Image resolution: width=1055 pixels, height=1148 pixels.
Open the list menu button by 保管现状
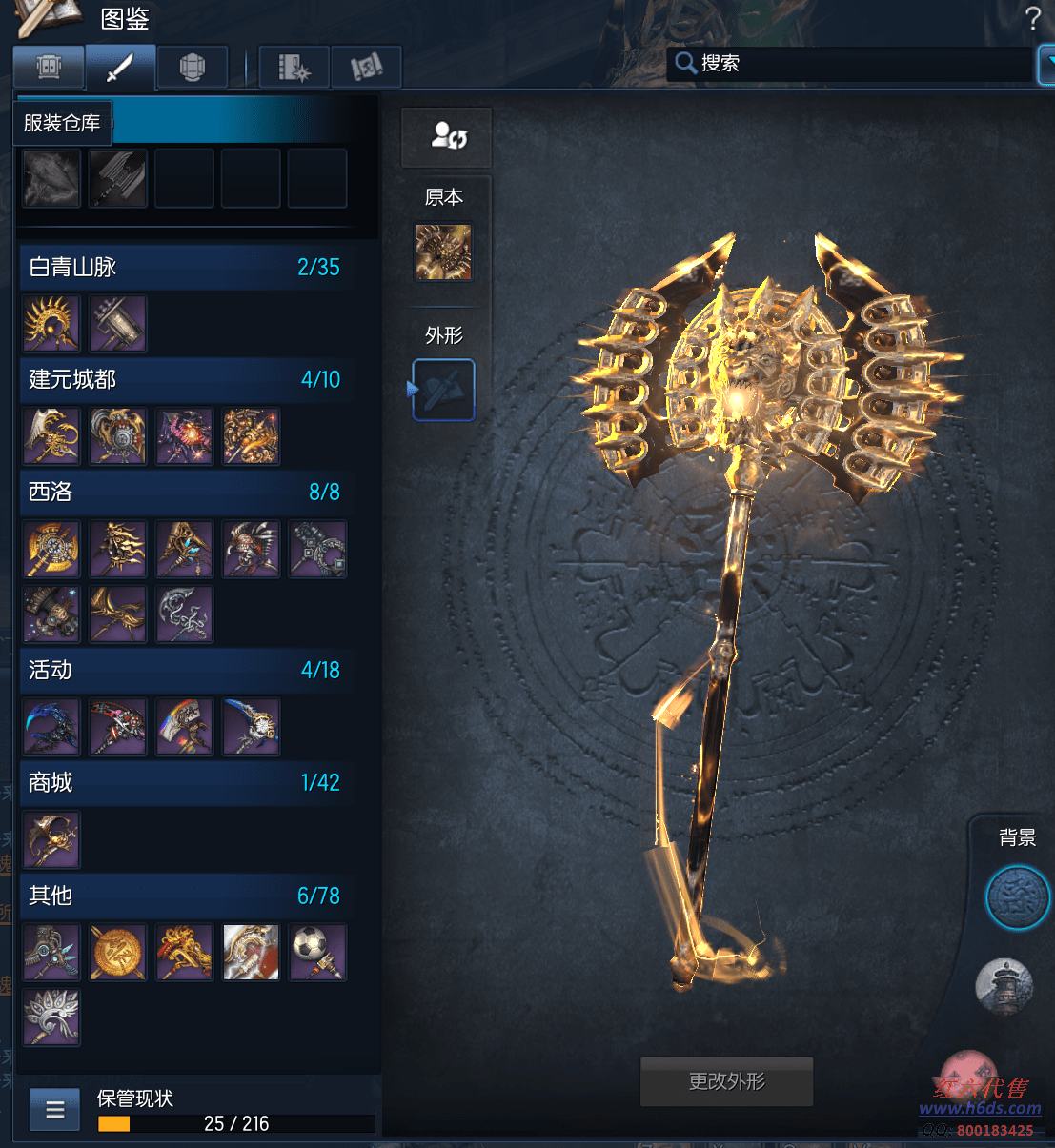(x=55, y=1110)
